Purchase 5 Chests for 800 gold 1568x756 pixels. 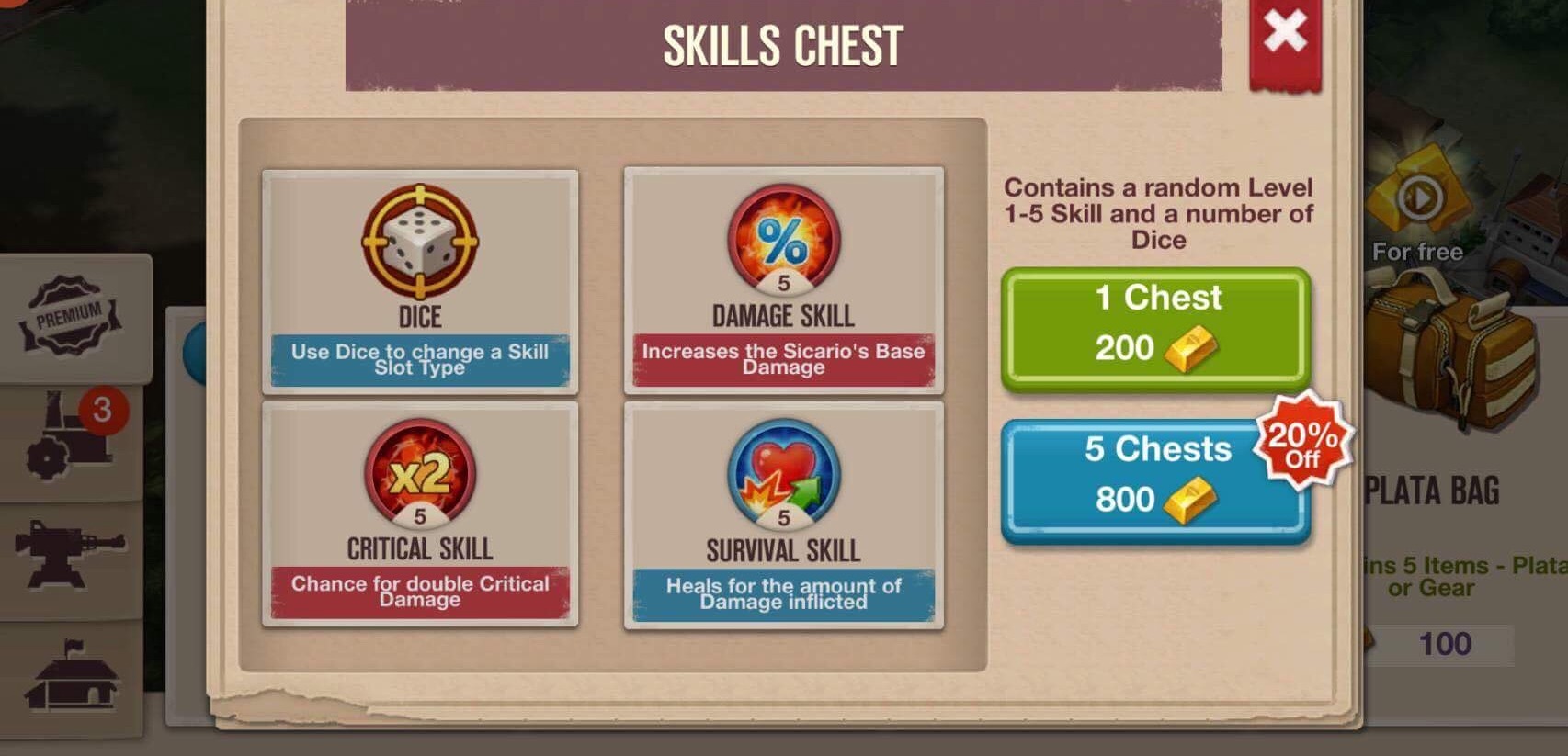[x=1155, y=478]
